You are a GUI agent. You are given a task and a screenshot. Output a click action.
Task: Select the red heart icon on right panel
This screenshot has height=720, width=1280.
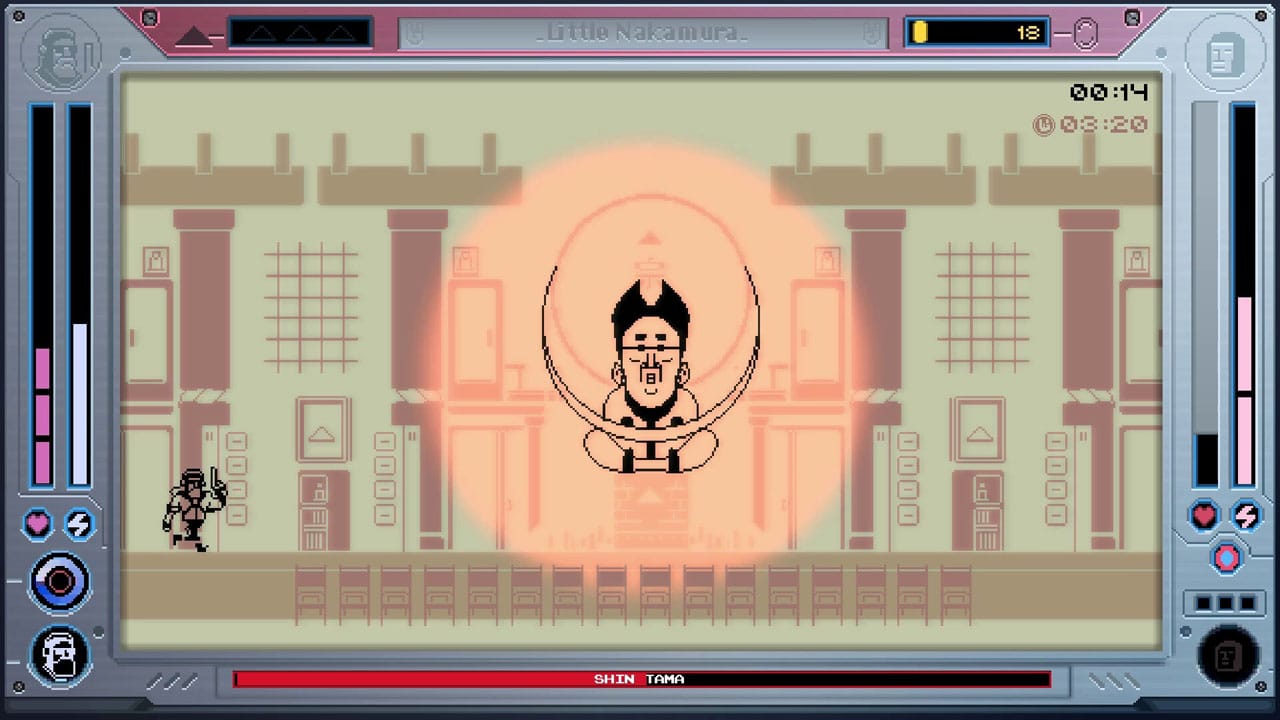(x=1204, y=516)
